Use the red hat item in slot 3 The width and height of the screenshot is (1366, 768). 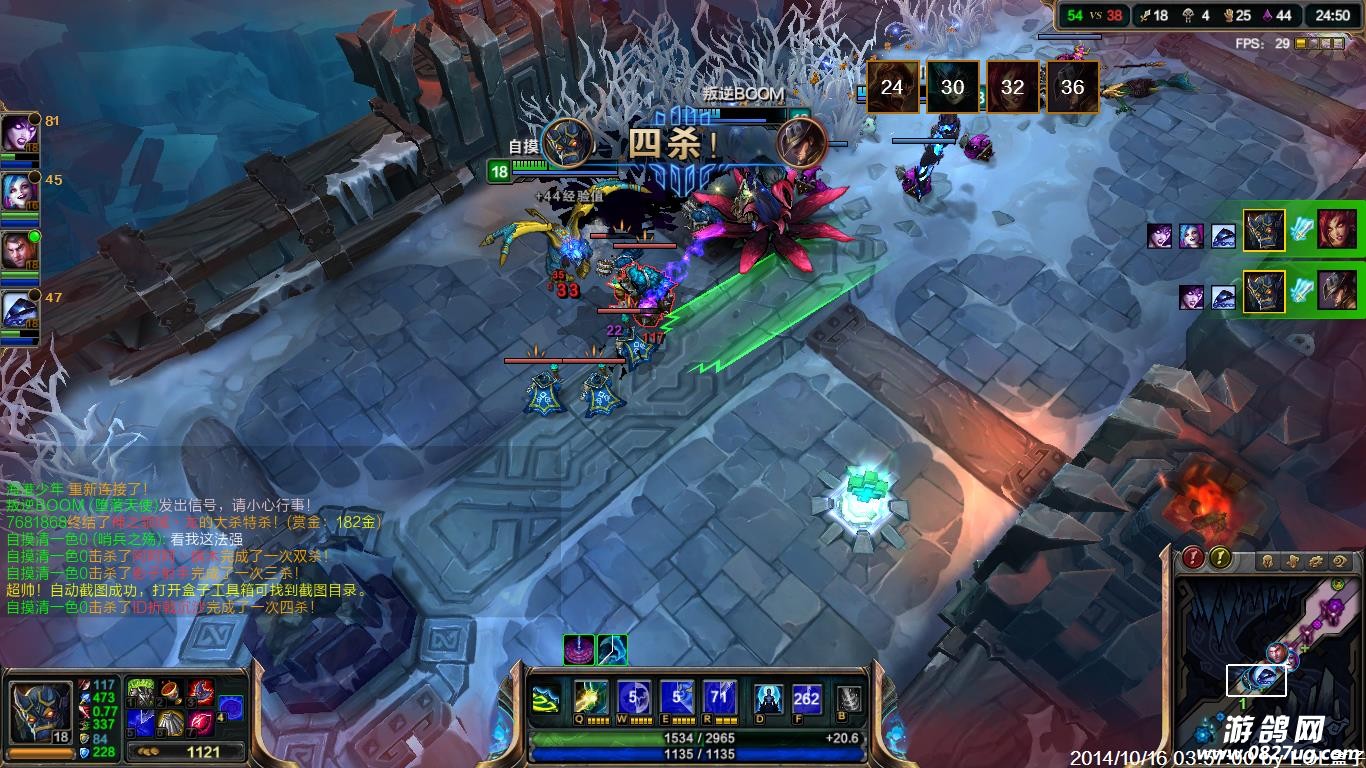coord(201,691)
